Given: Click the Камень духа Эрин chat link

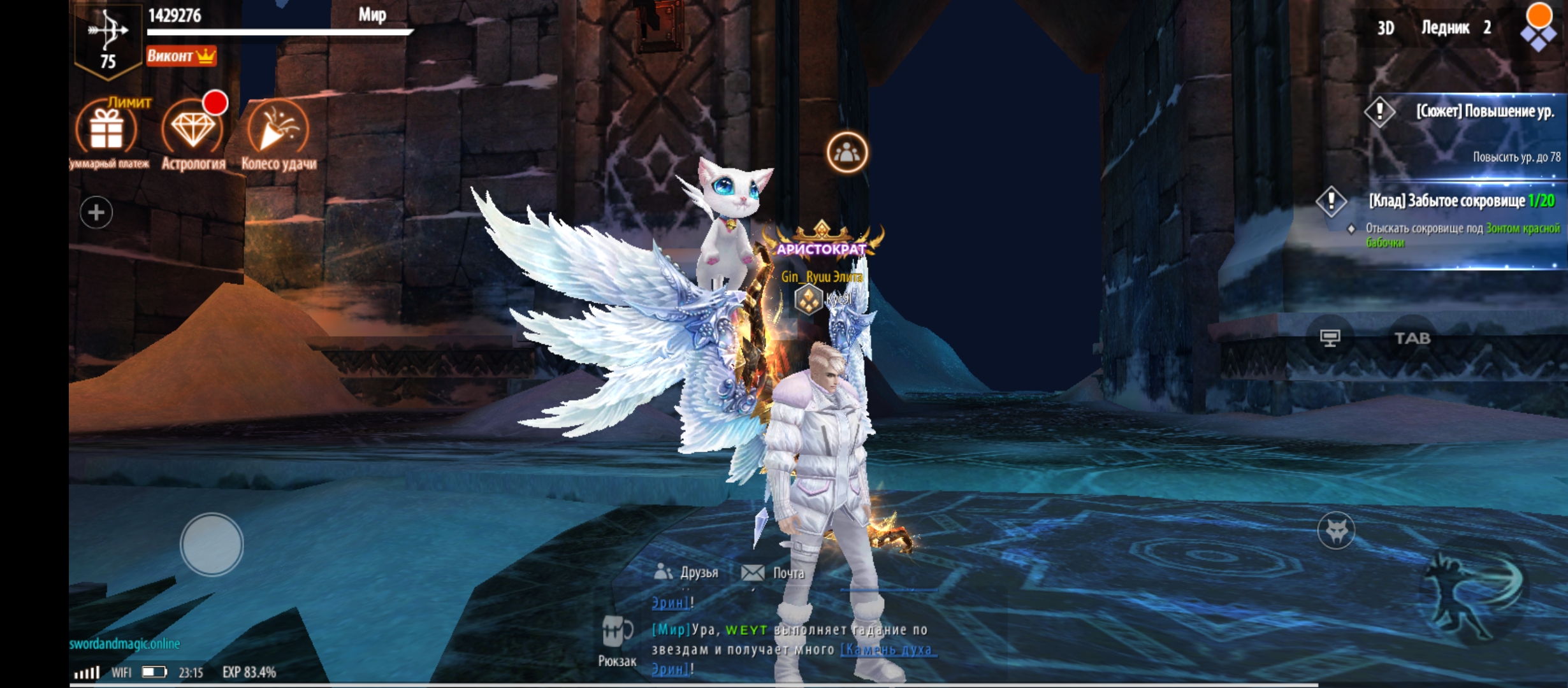Looking at the screenshot, I should coord(887,650).
